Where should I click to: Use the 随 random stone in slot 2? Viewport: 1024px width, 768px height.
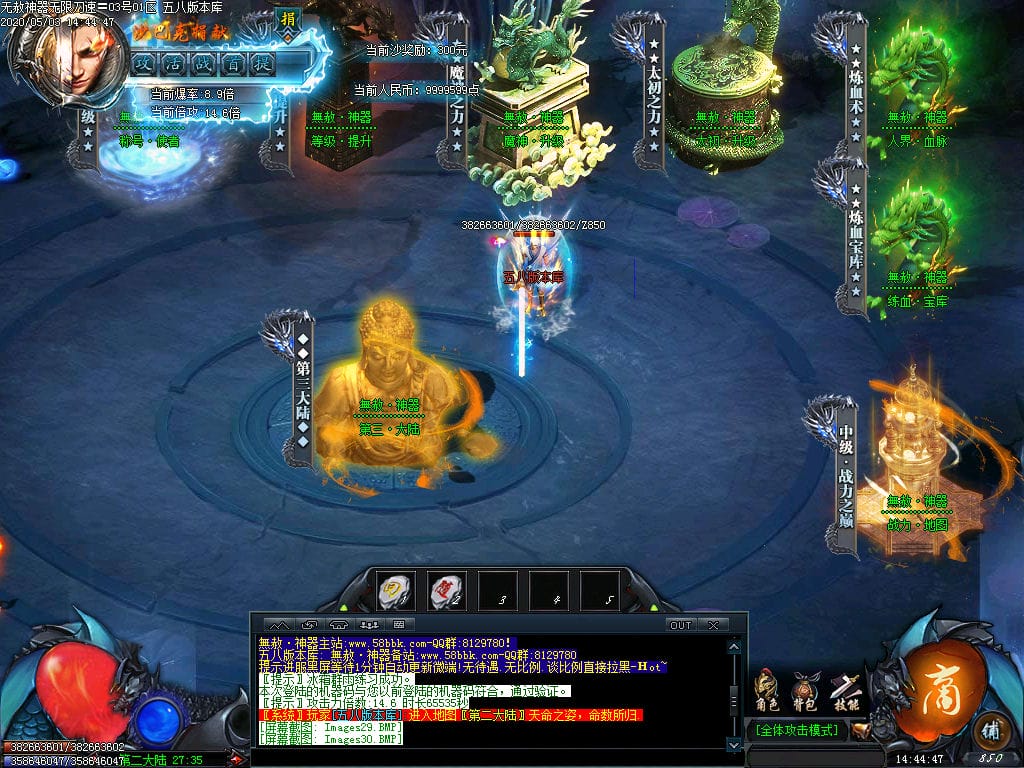pyautogui.click(x=446, y=591)
